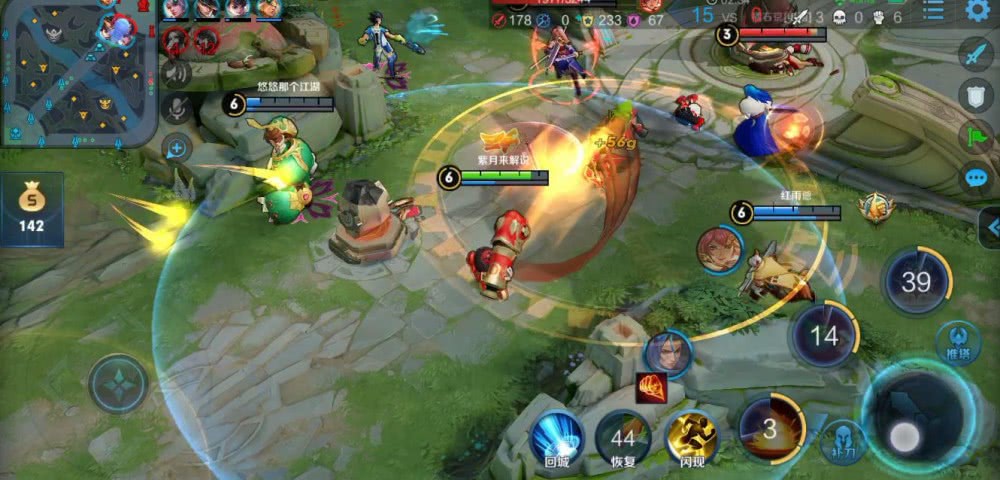The width and height of the screenshot is (1000, 480).
Task: Tap the green flag gather signal
Action: click(975, 137)
